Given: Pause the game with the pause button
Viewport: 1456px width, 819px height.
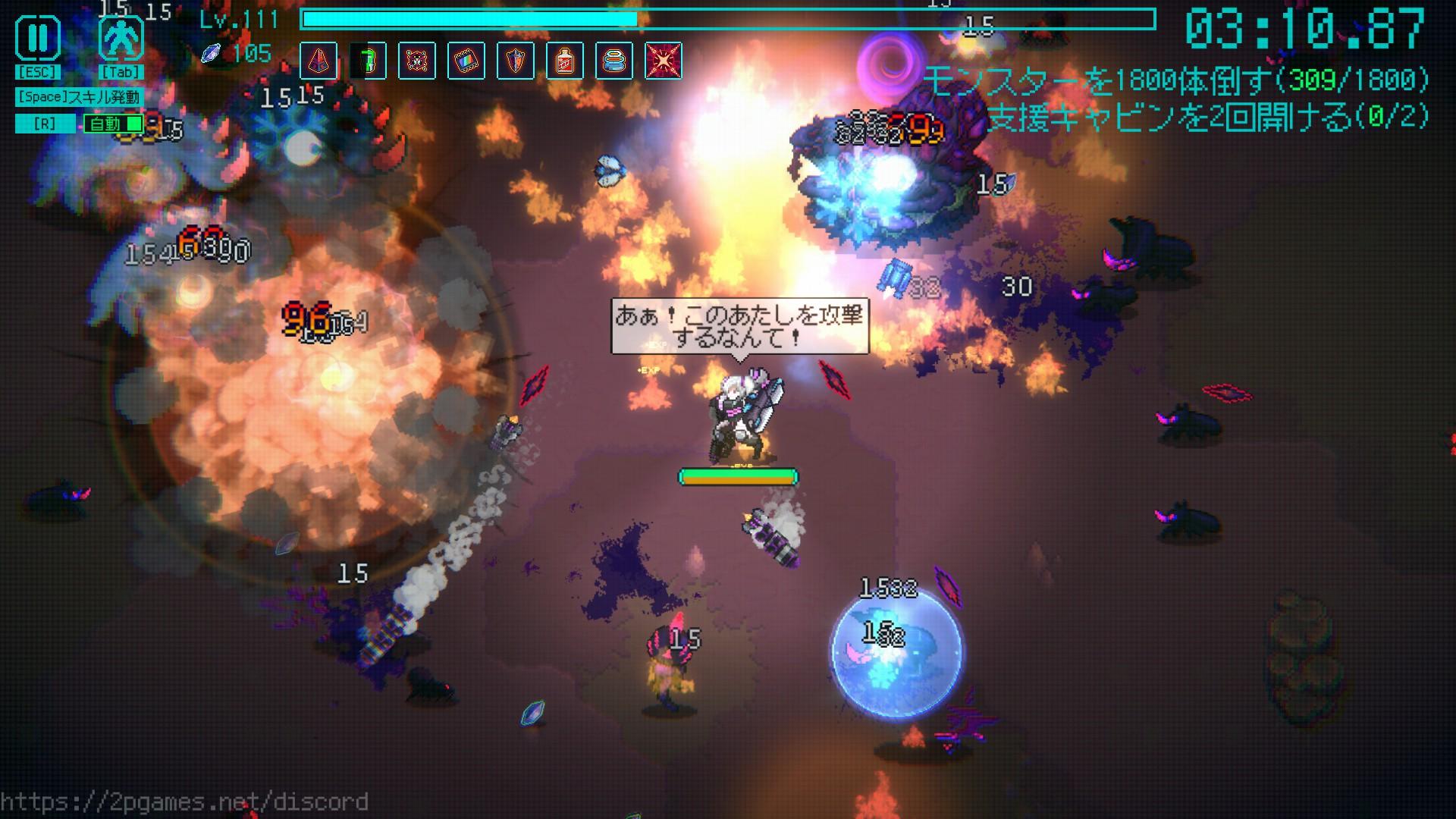Looking at the screenshot, I should coord(38,39).
